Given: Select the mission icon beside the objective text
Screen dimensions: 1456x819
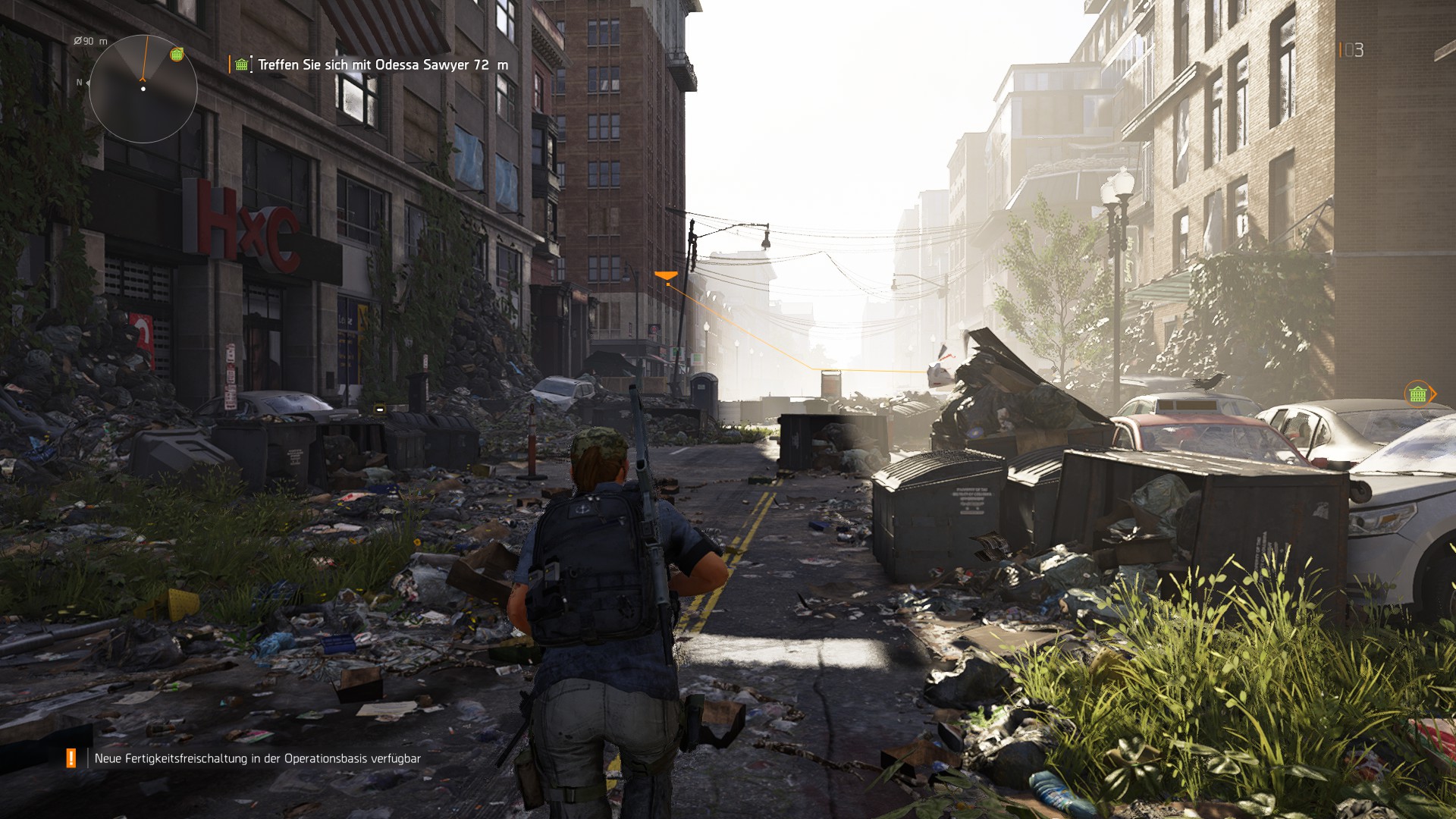Looking at the screenshot, I should coord(242,64).
